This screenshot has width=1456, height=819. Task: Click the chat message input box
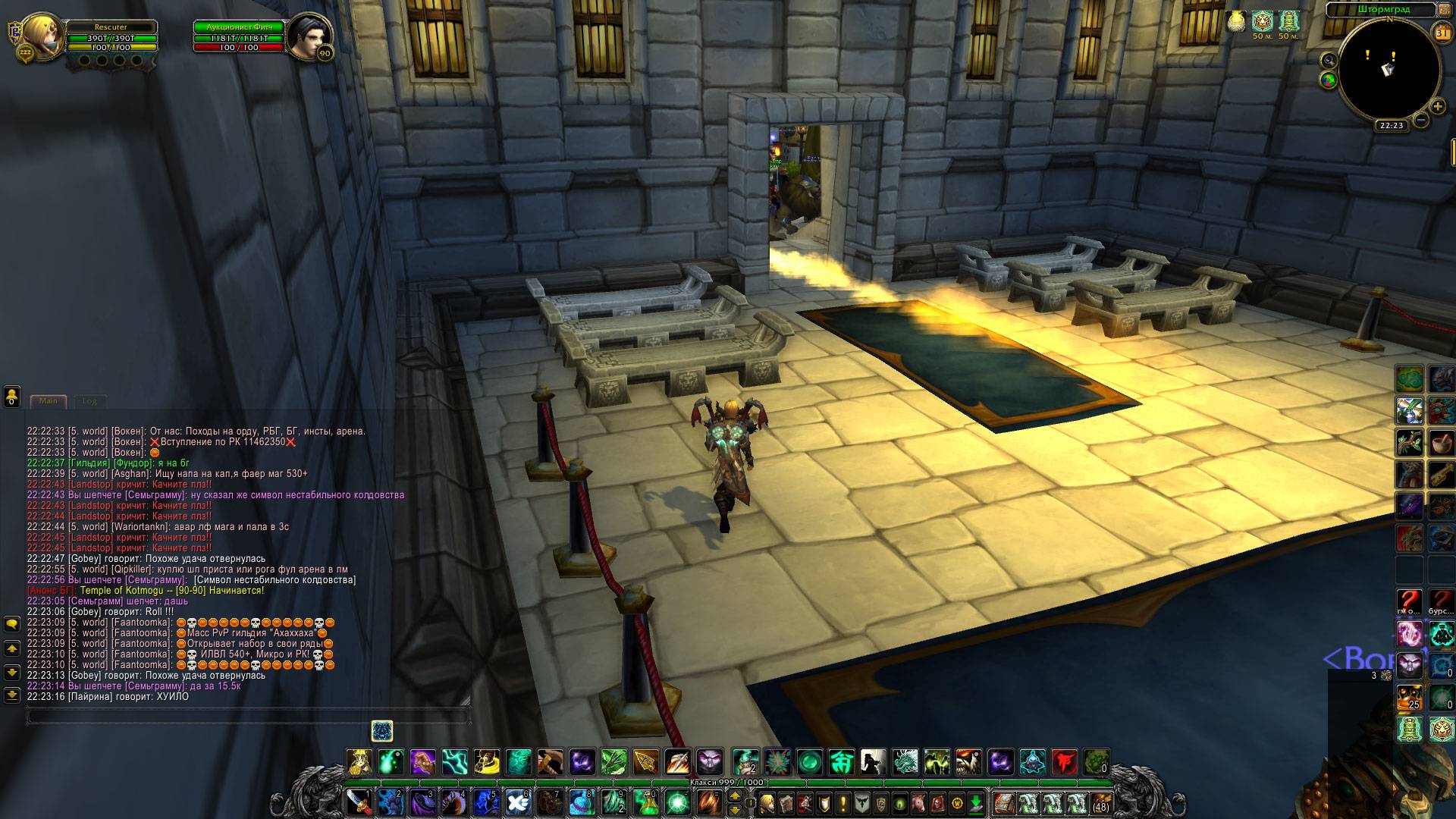pos(247,715)
